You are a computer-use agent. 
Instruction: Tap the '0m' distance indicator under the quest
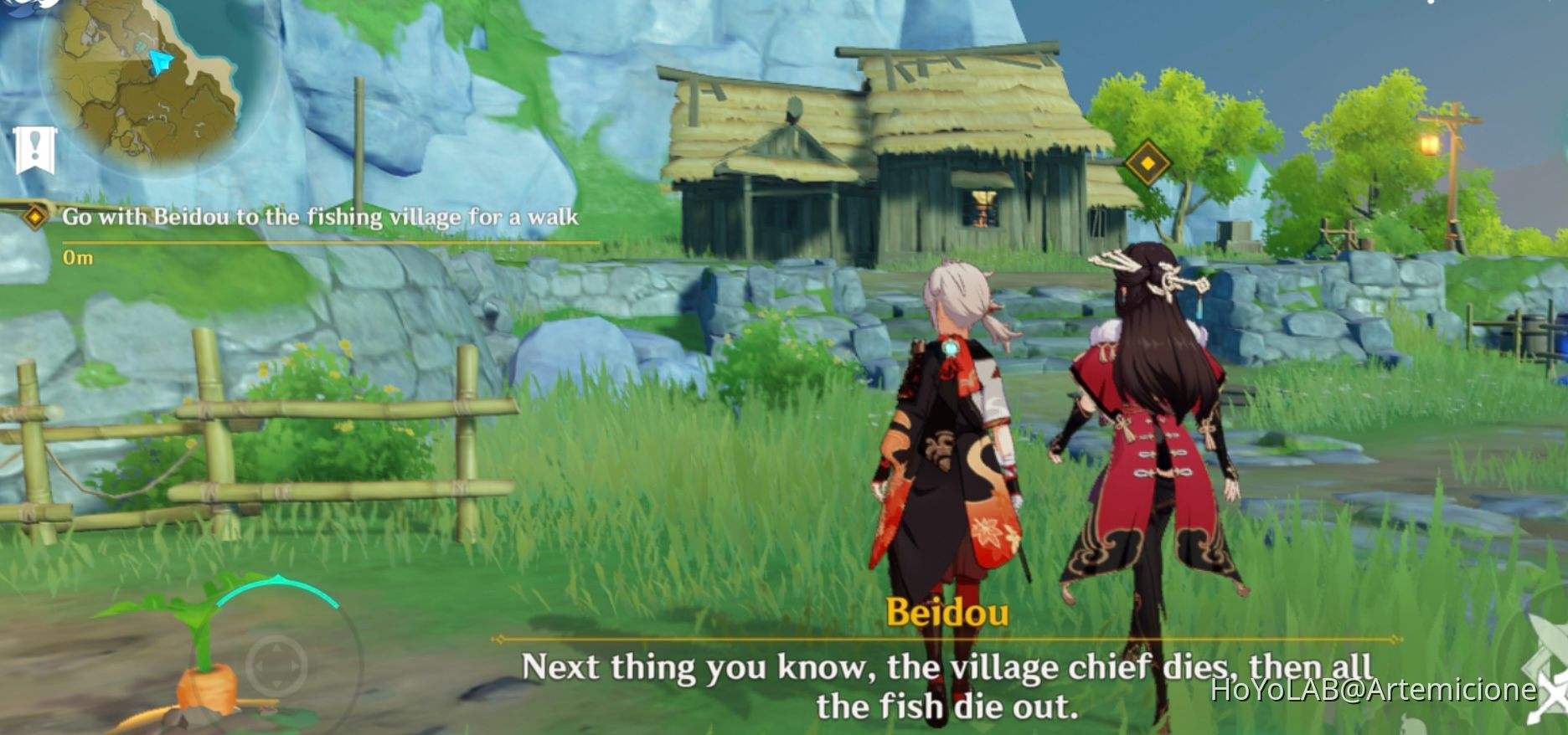[x=75, y=255]
